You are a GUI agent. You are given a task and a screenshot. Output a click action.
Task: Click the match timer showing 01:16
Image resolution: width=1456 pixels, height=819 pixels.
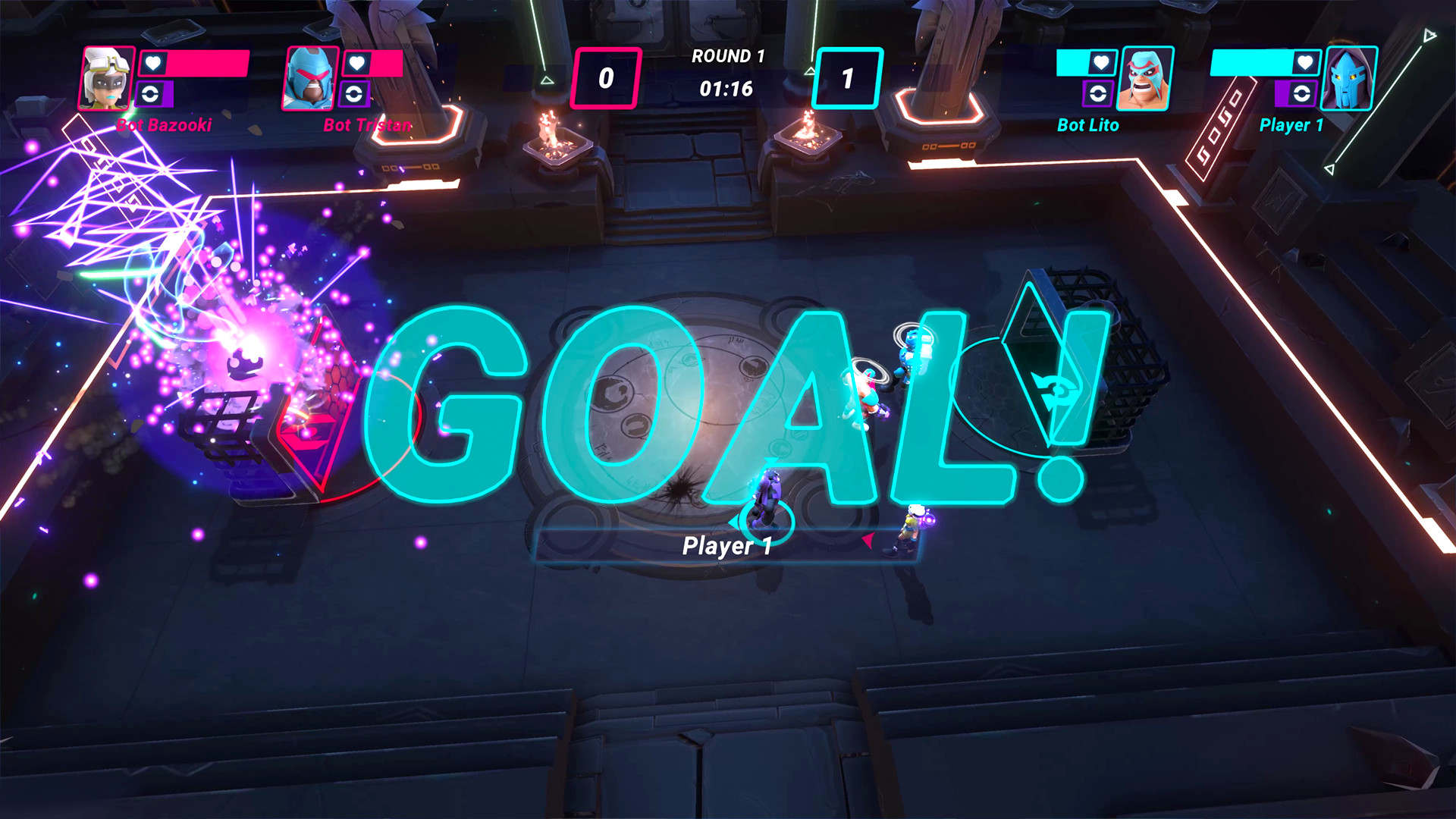(x=727, y=89)
